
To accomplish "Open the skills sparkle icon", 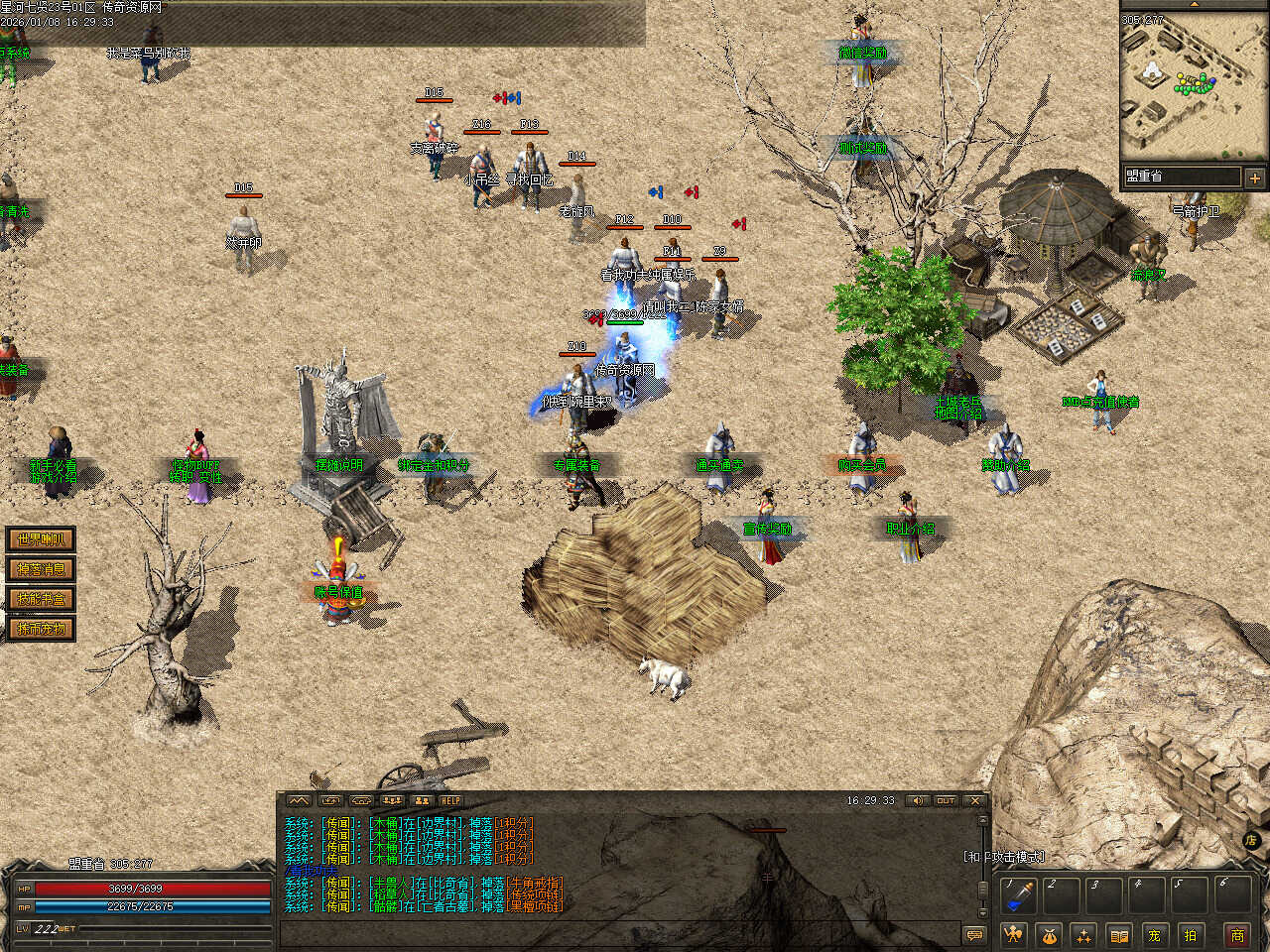I will pos(1083,934).
